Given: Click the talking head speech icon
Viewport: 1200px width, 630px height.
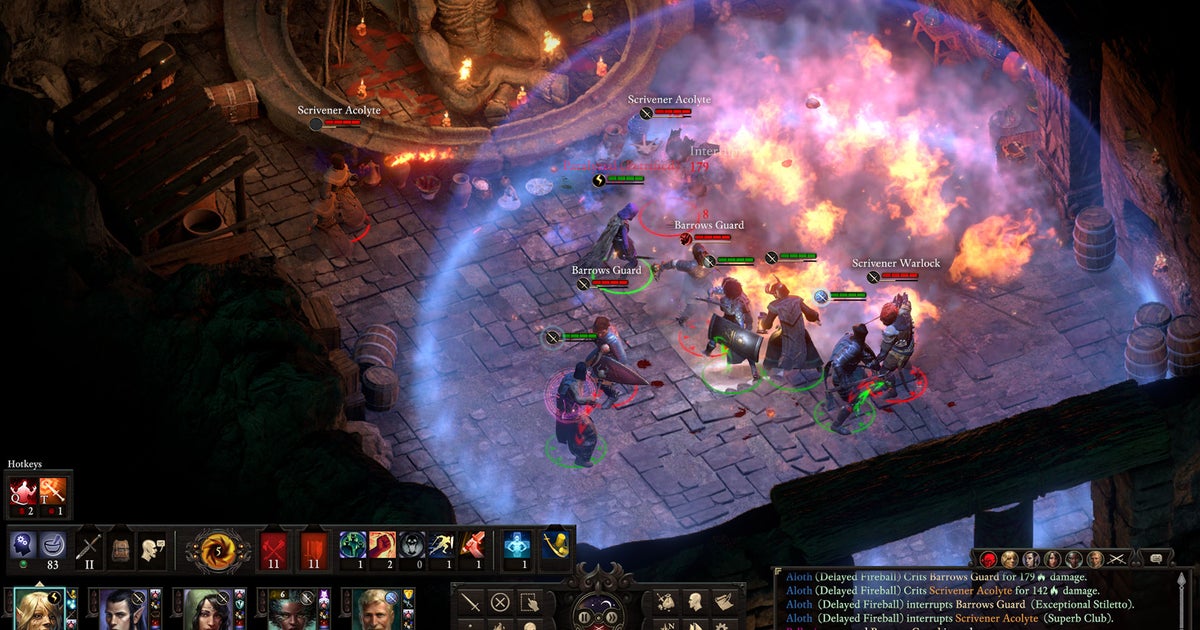Looking at the screenshot, I should pos(152,547).
